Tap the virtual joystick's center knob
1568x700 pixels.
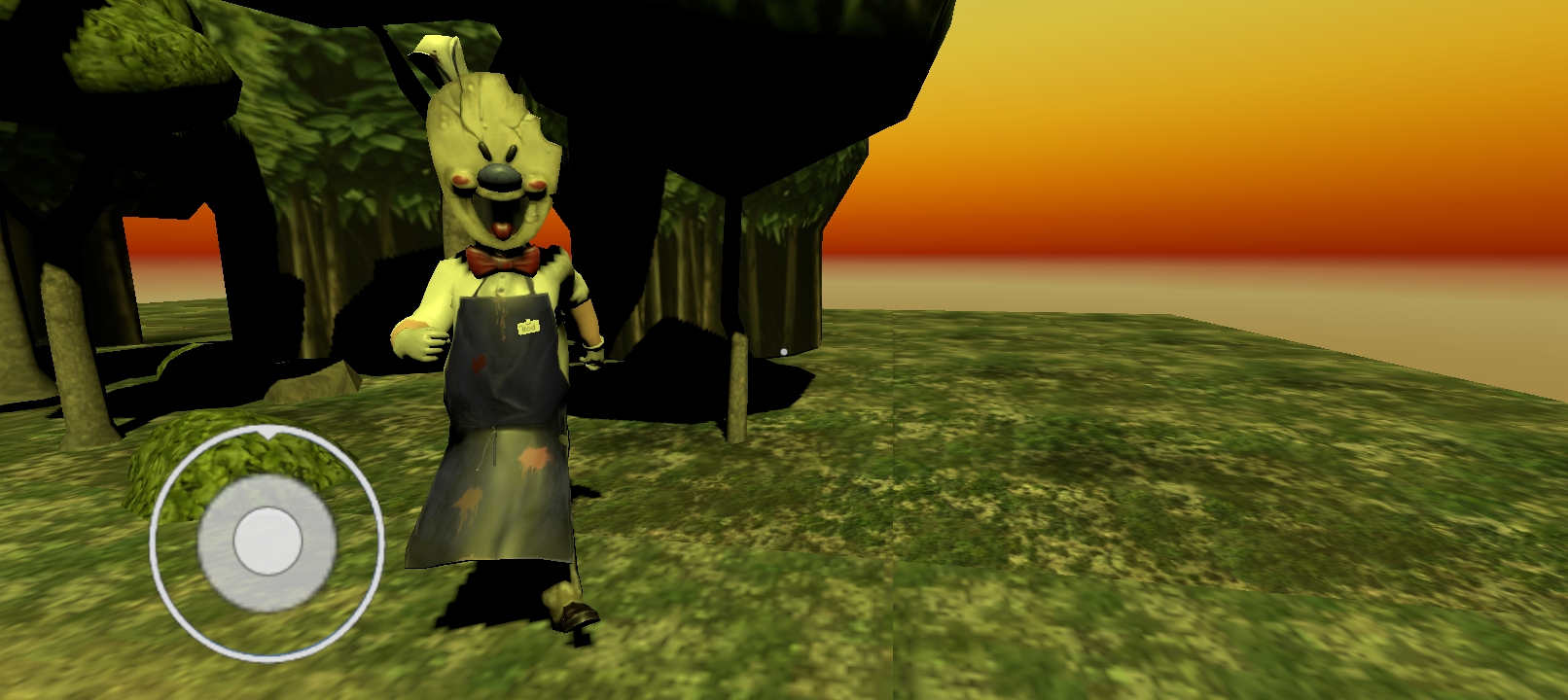pyautogui.click(x=267, y=542)
